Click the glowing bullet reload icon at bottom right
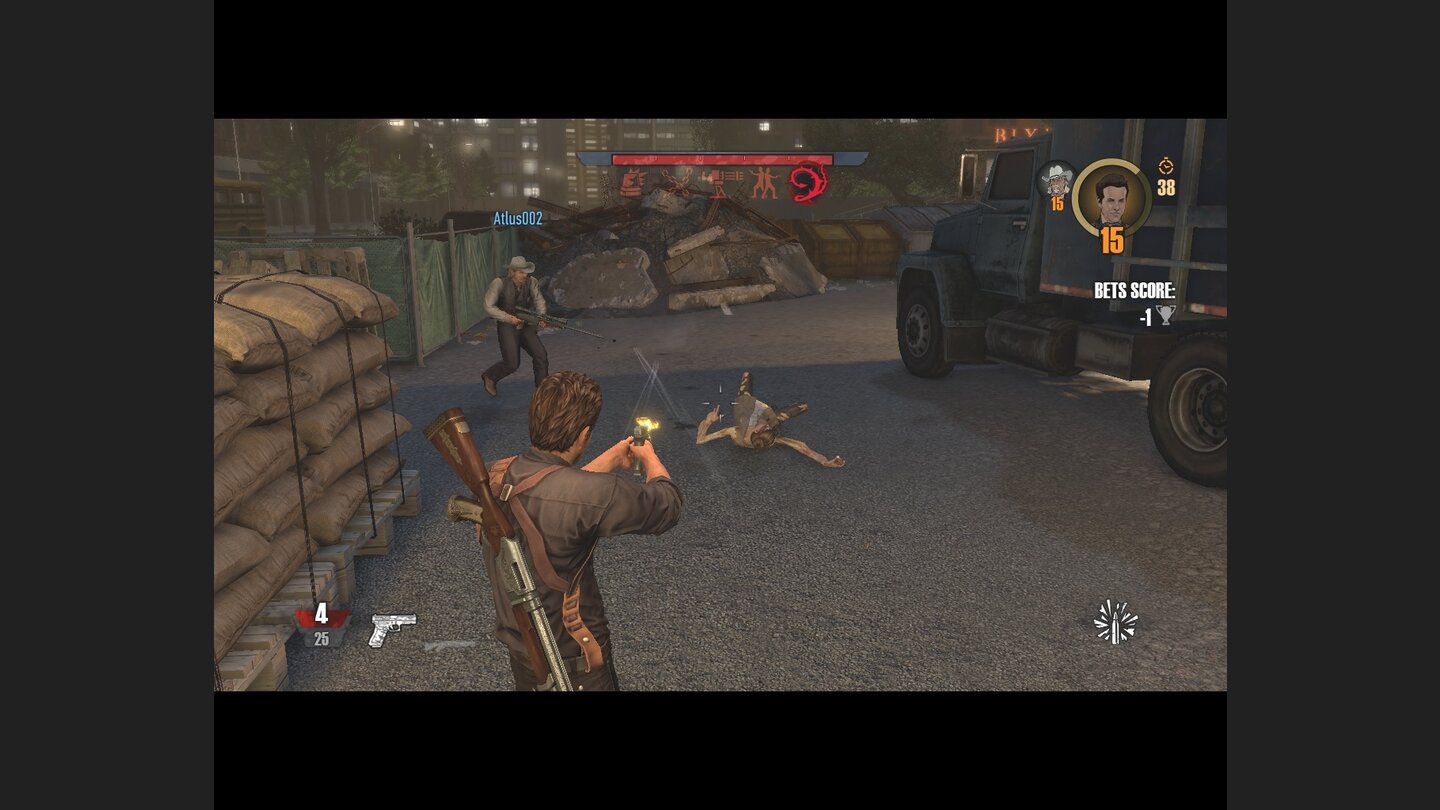This screenshot has width=1440, height=810. pos(1113,620)
